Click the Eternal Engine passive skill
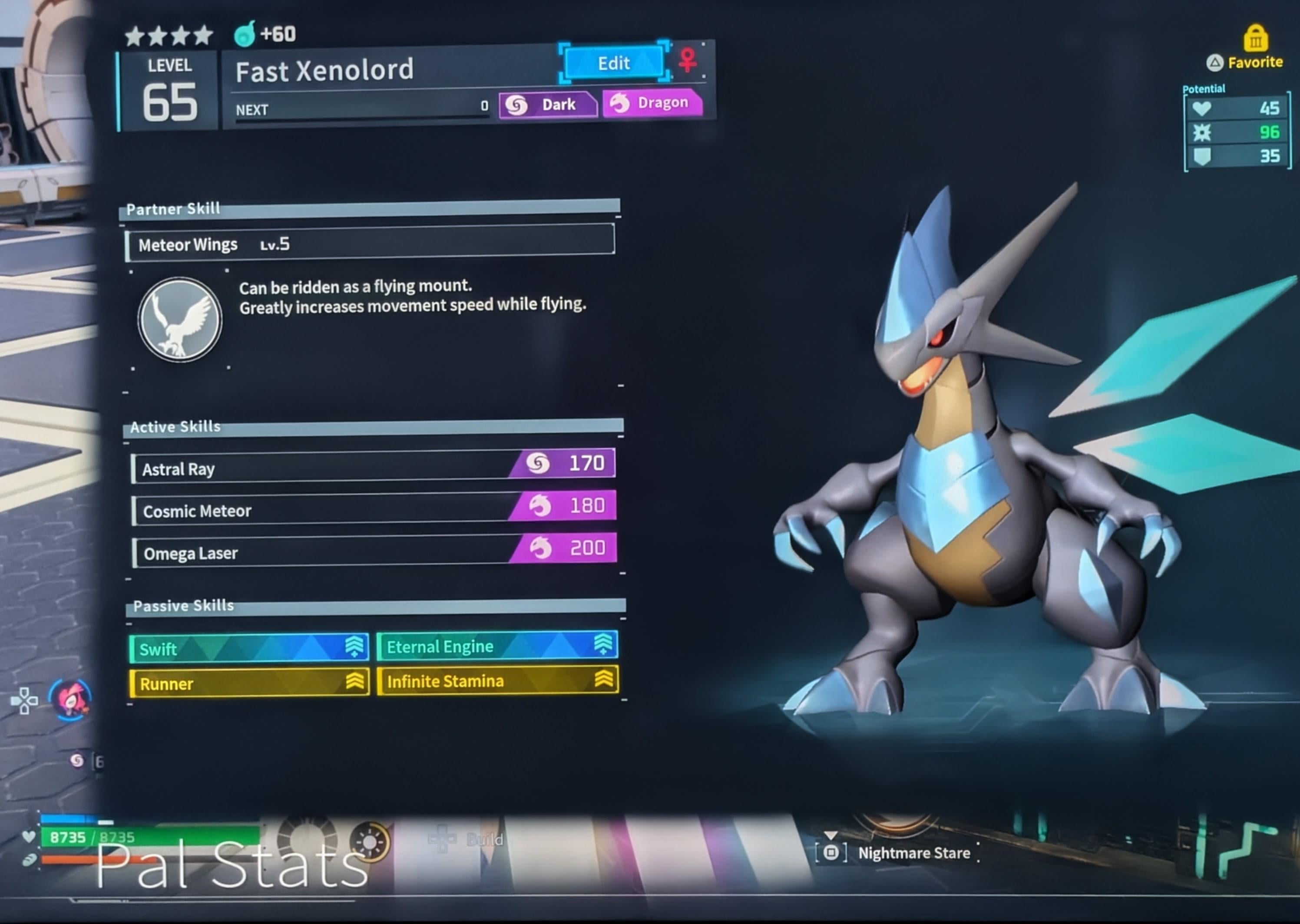This screenshot has height=924, width=1300. [x=497, y=646]
